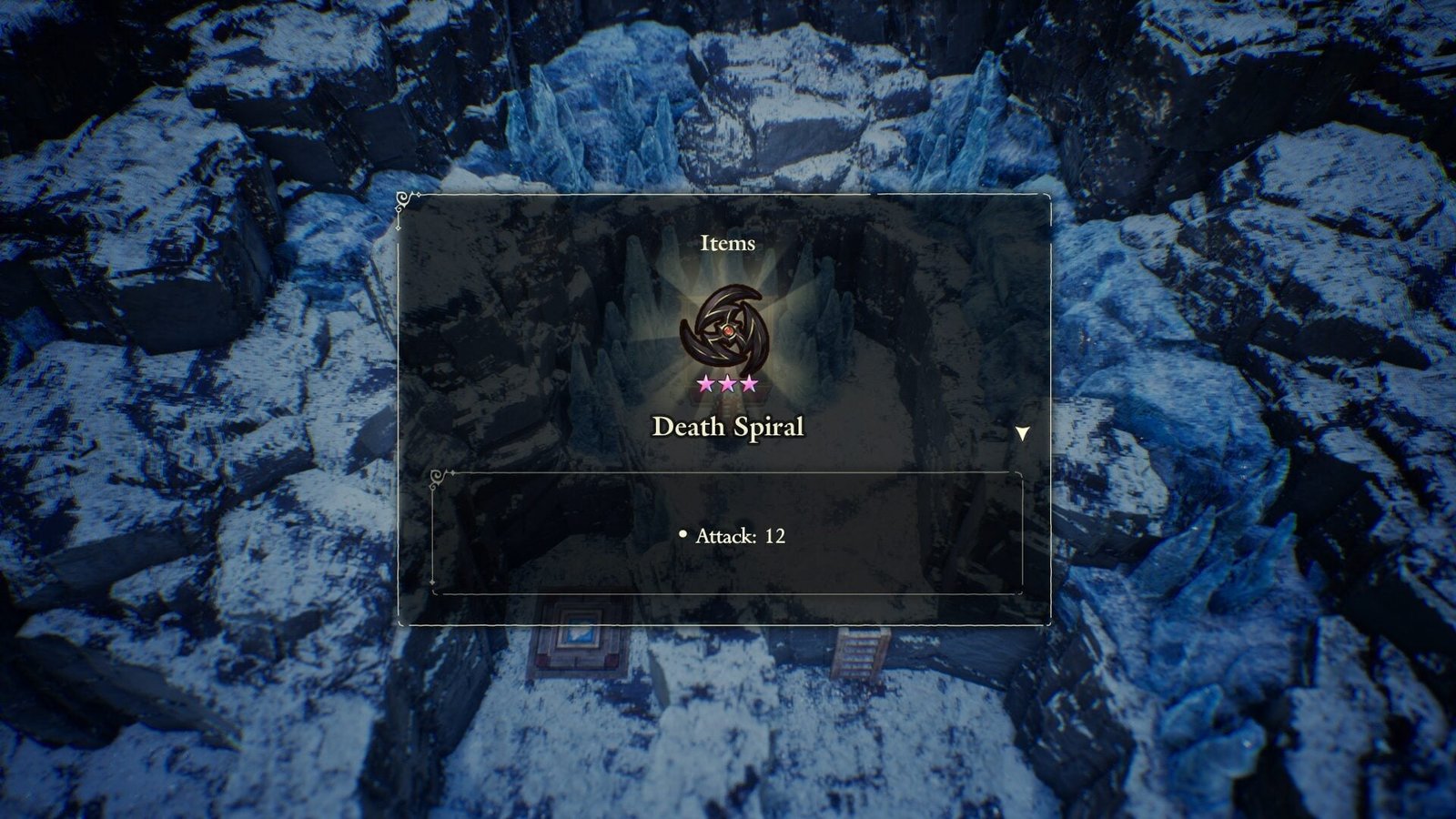1456x819 pixels.
Task: Select the Death Spiral item icon
Action: pyautogui.click(x=726, y=328)
